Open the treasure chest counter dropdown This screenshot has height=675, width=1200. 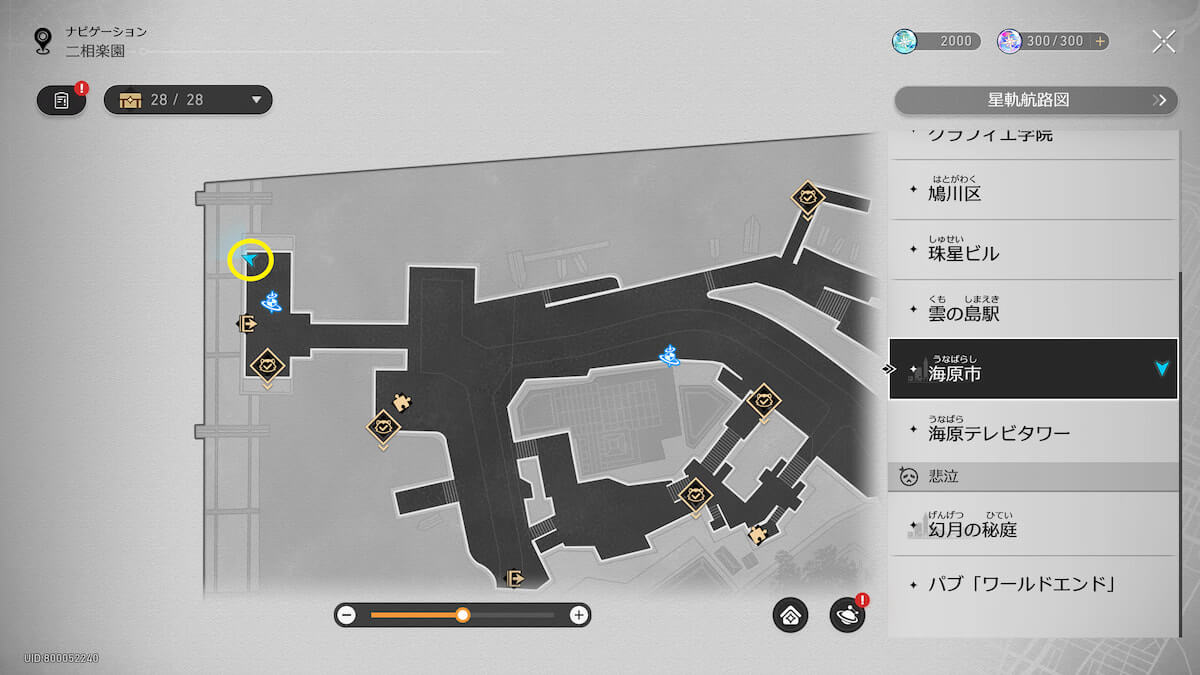tap(188, 100)
